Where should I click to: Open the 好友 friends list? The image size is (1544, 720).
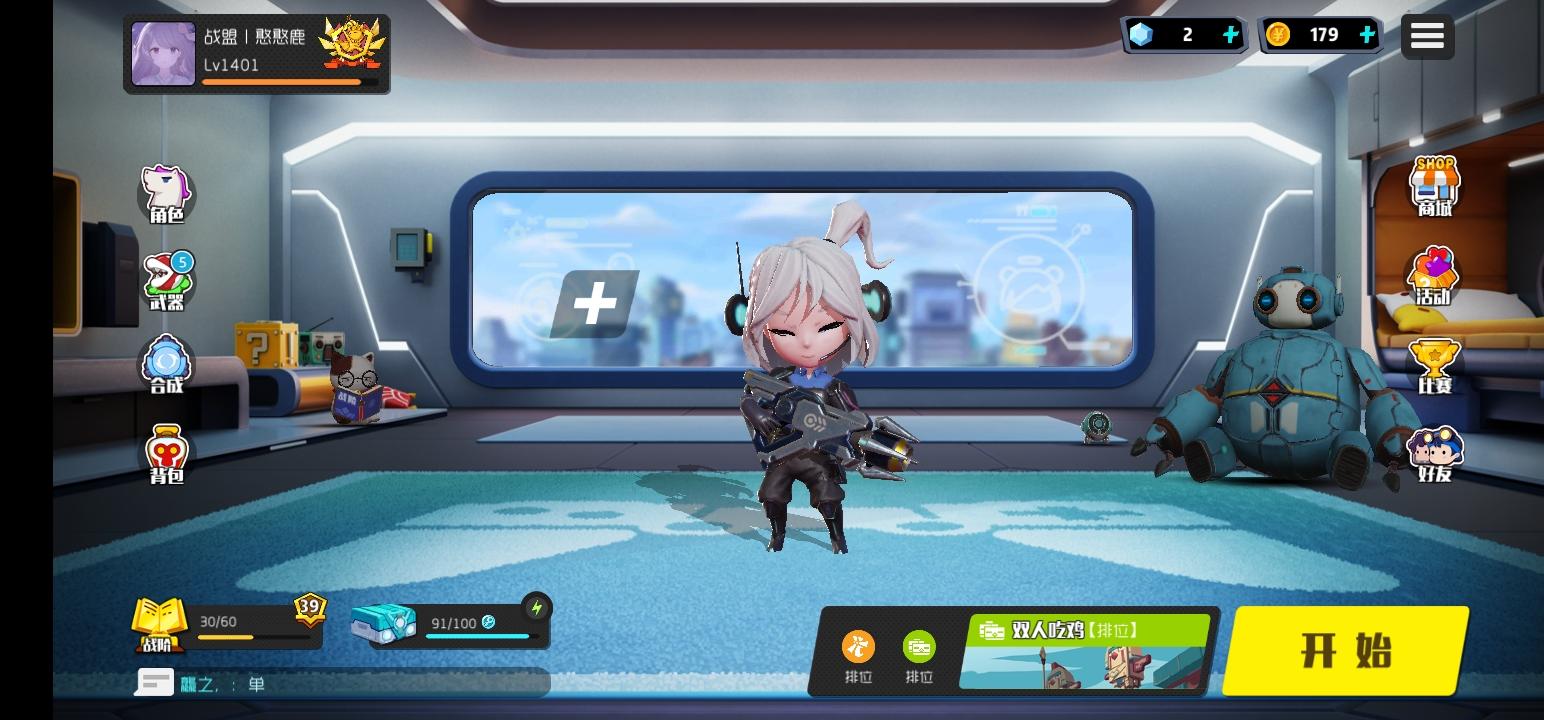coord(1434,450)
